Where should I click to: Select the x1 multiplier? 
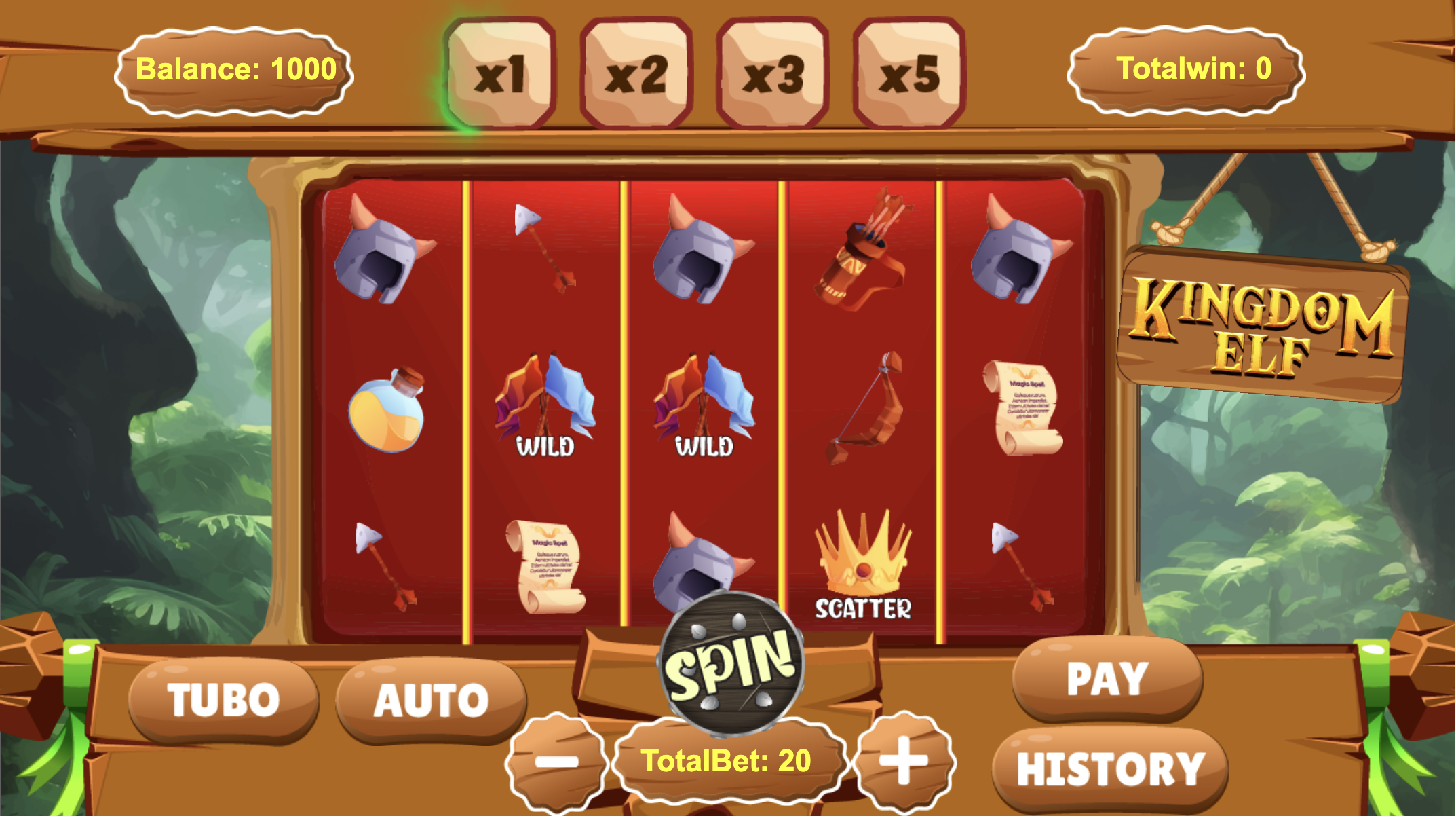point(501,73)
